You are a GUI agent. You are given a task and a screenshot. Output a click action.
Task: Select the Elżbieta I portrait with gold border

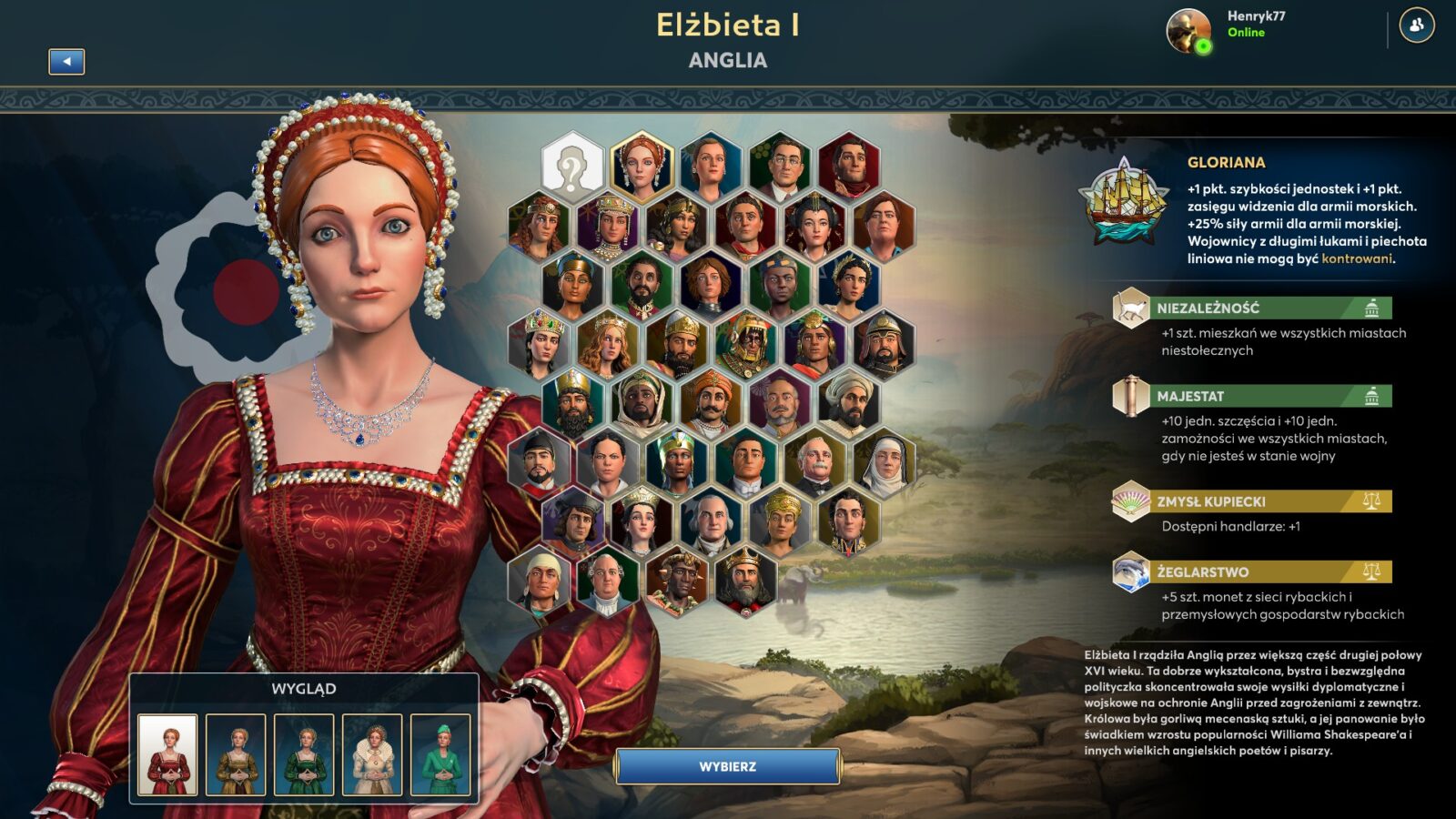[x=642, y=167]
